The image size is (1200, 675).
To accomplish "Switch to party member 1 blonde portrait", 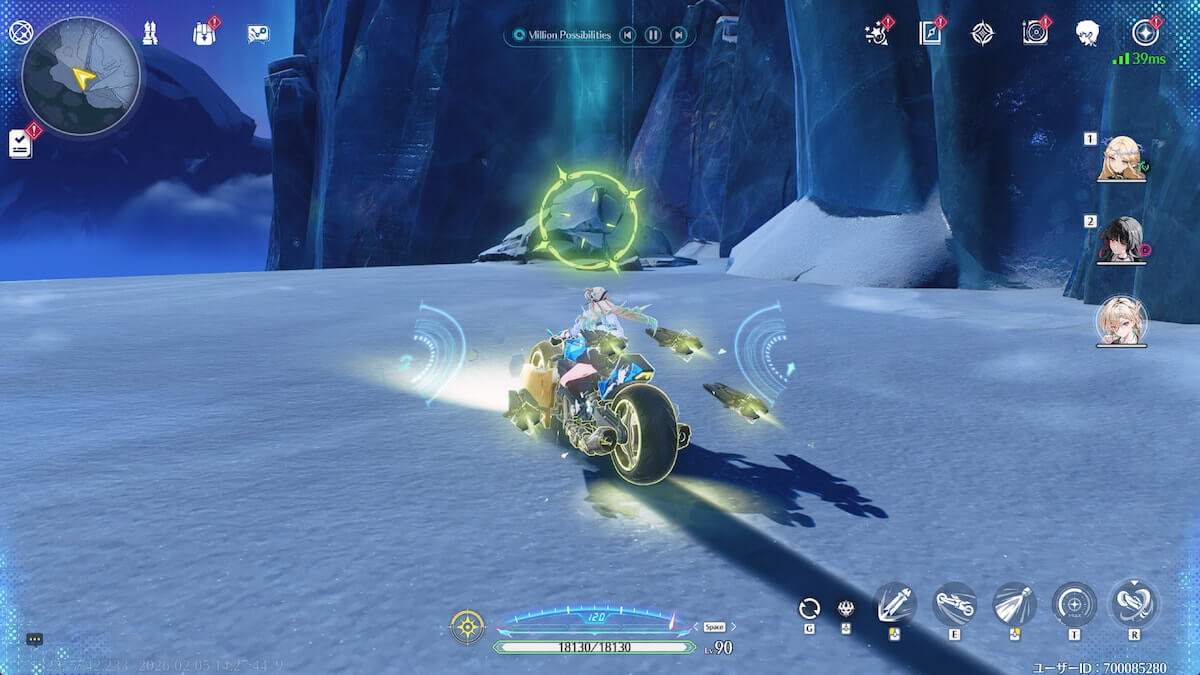I will [x=1121, y=159].
